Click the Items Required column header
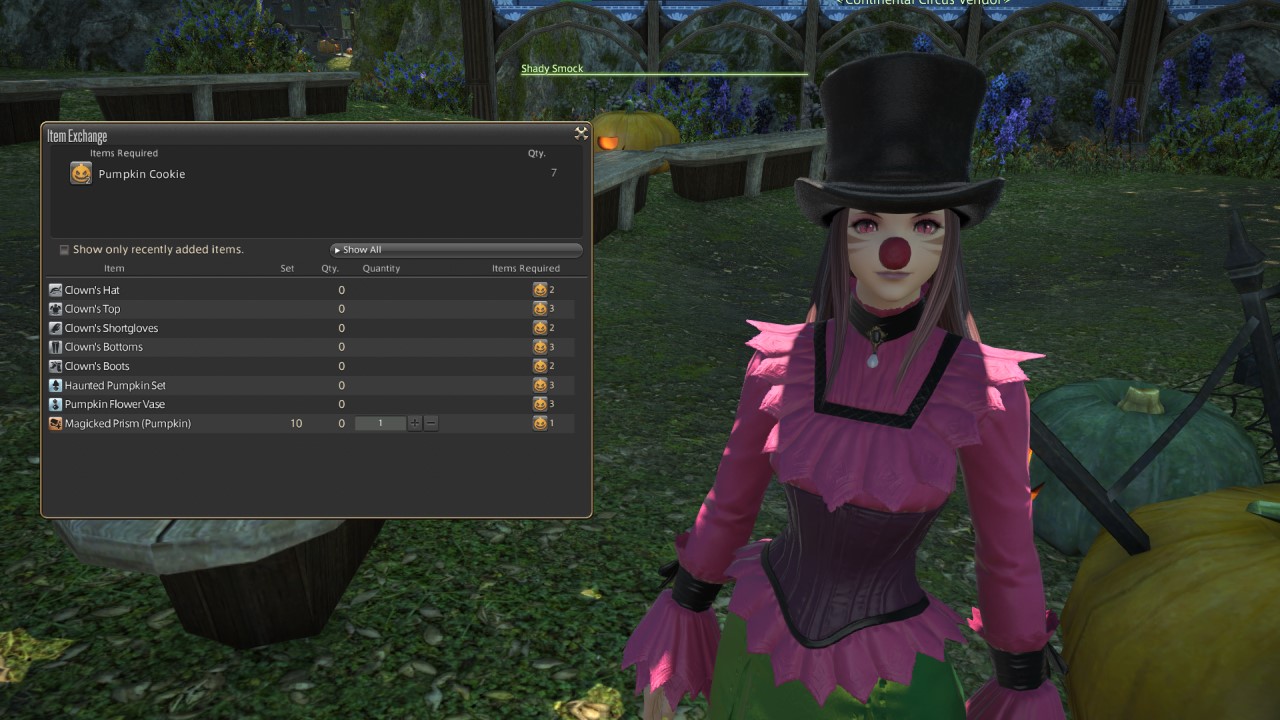1280x720 pixels. coord(526,268)
